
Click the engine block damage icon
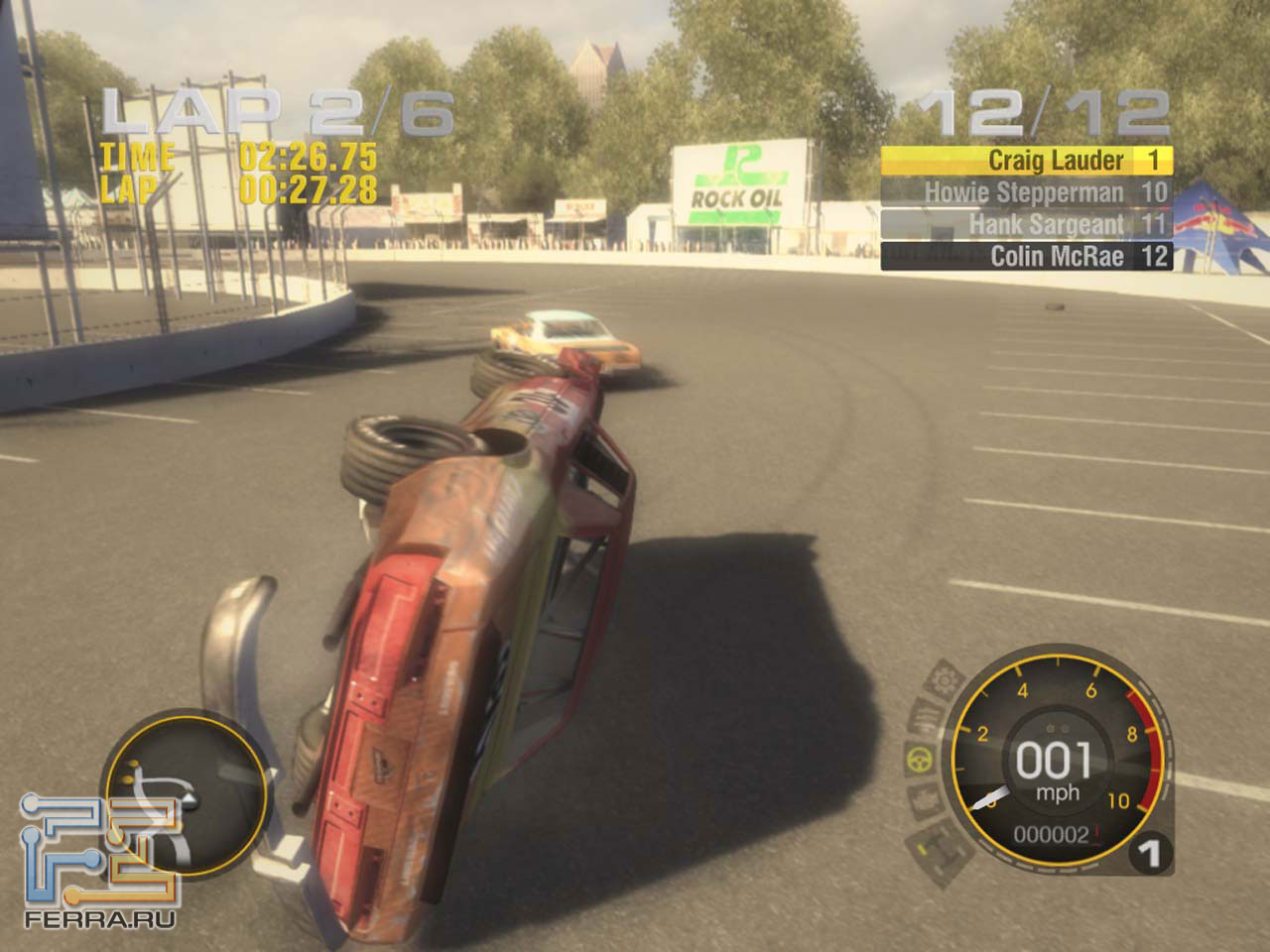923,799
